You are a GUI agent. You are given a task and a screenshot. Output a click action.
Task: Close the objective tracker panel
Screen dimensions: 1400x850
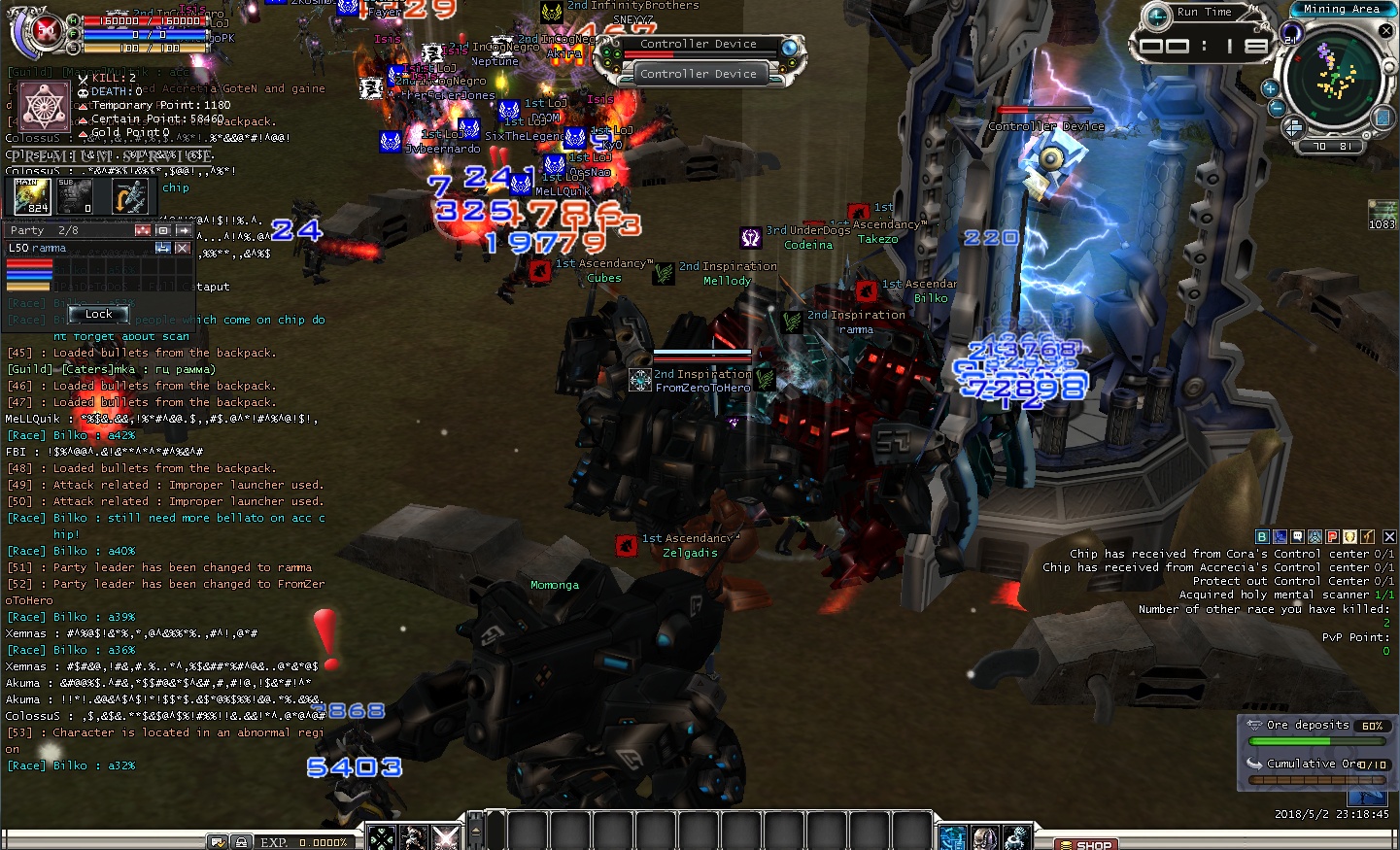point(1389,536)
